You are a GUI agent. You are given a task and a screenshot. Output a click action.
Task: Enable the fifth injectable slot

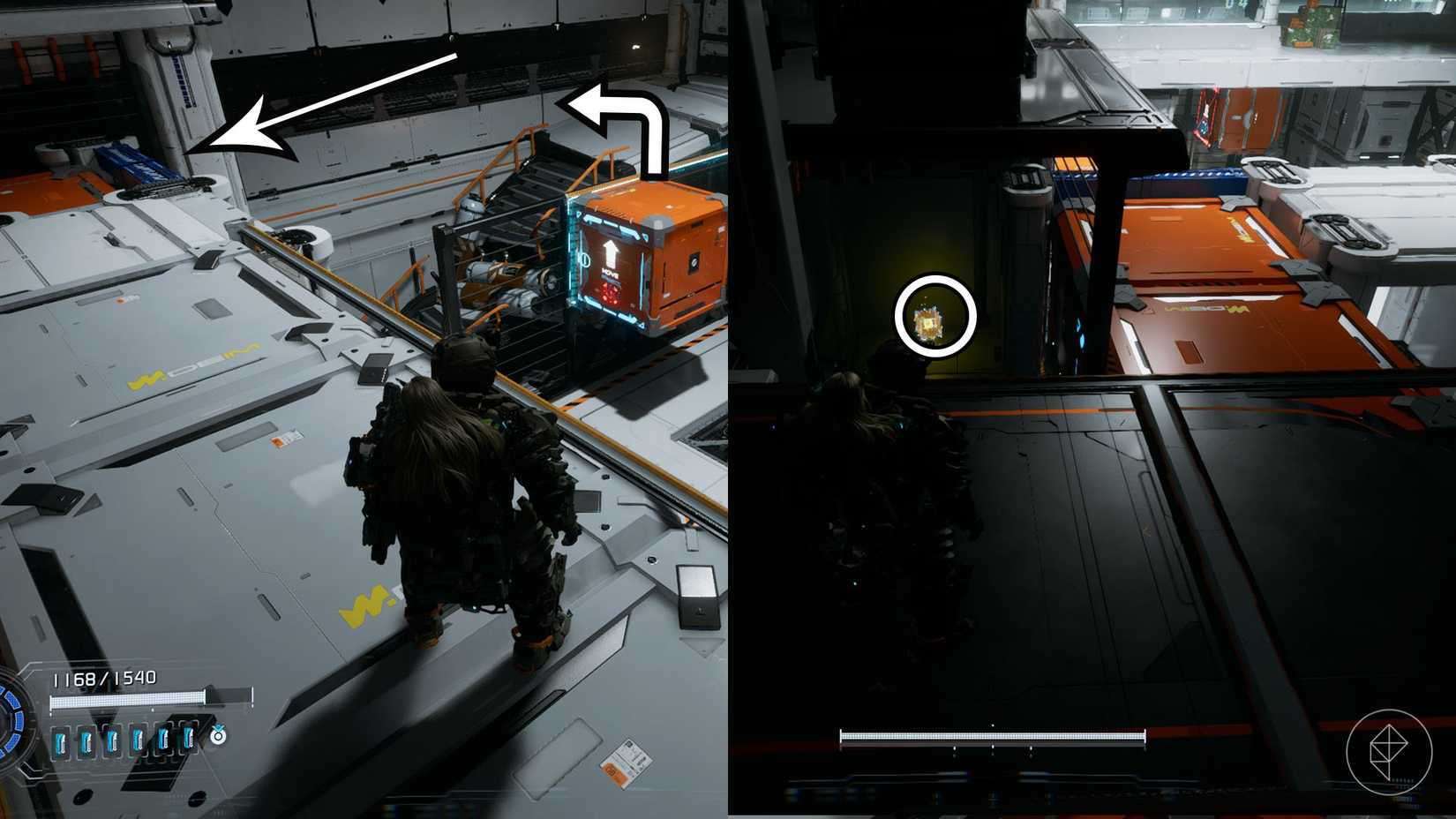[163, 740]
